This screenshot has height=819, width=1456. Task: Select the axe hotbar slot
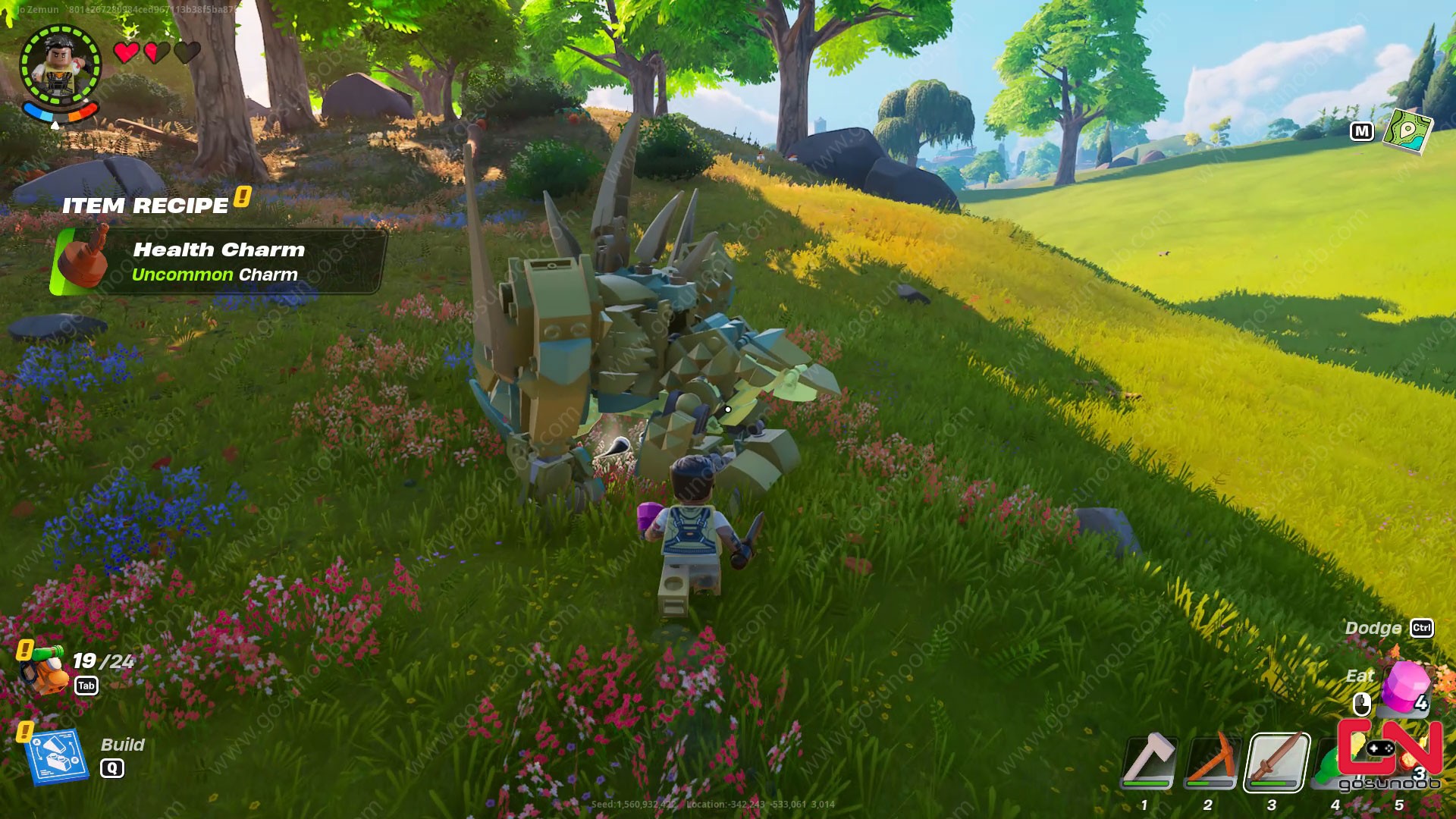(x=1150, y=762)
